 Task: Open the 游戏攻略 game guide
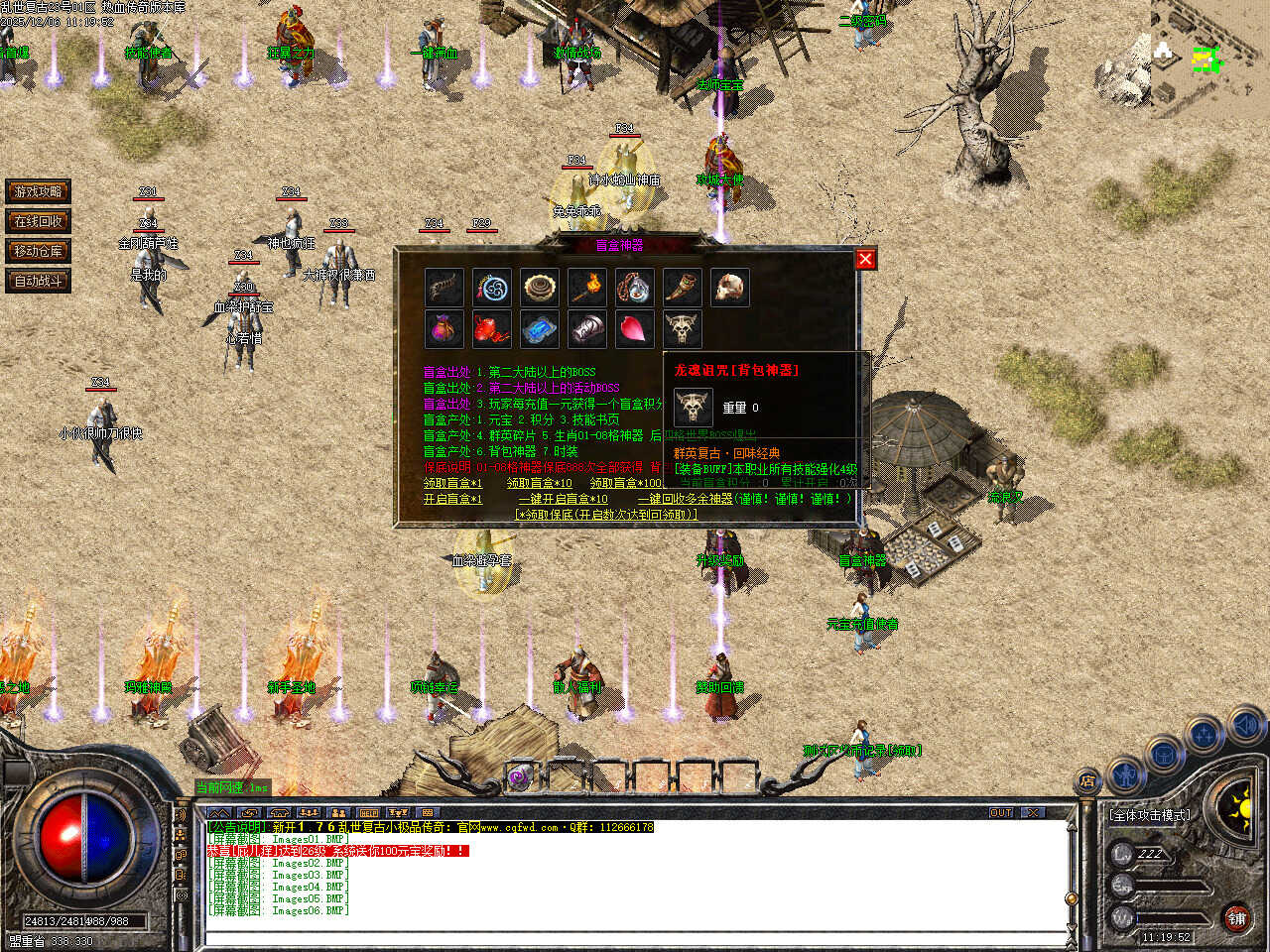click(x=38, y=191)
